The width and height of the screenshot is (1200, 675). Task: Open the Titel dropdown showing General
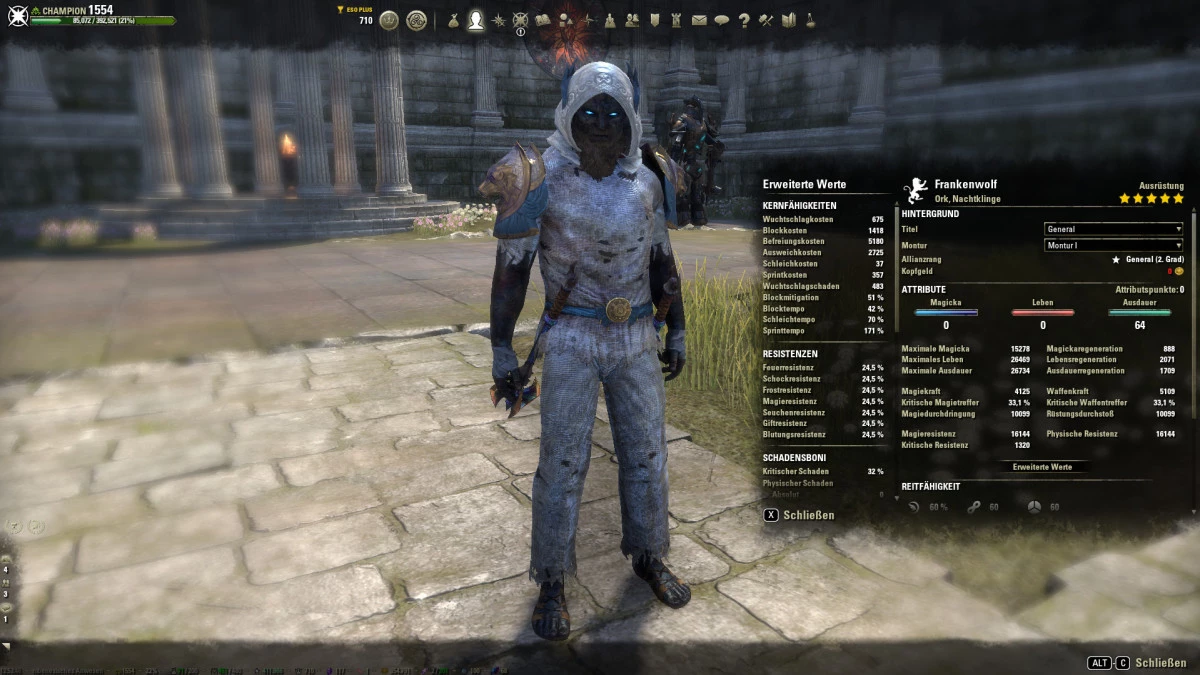coord(1113,229)
